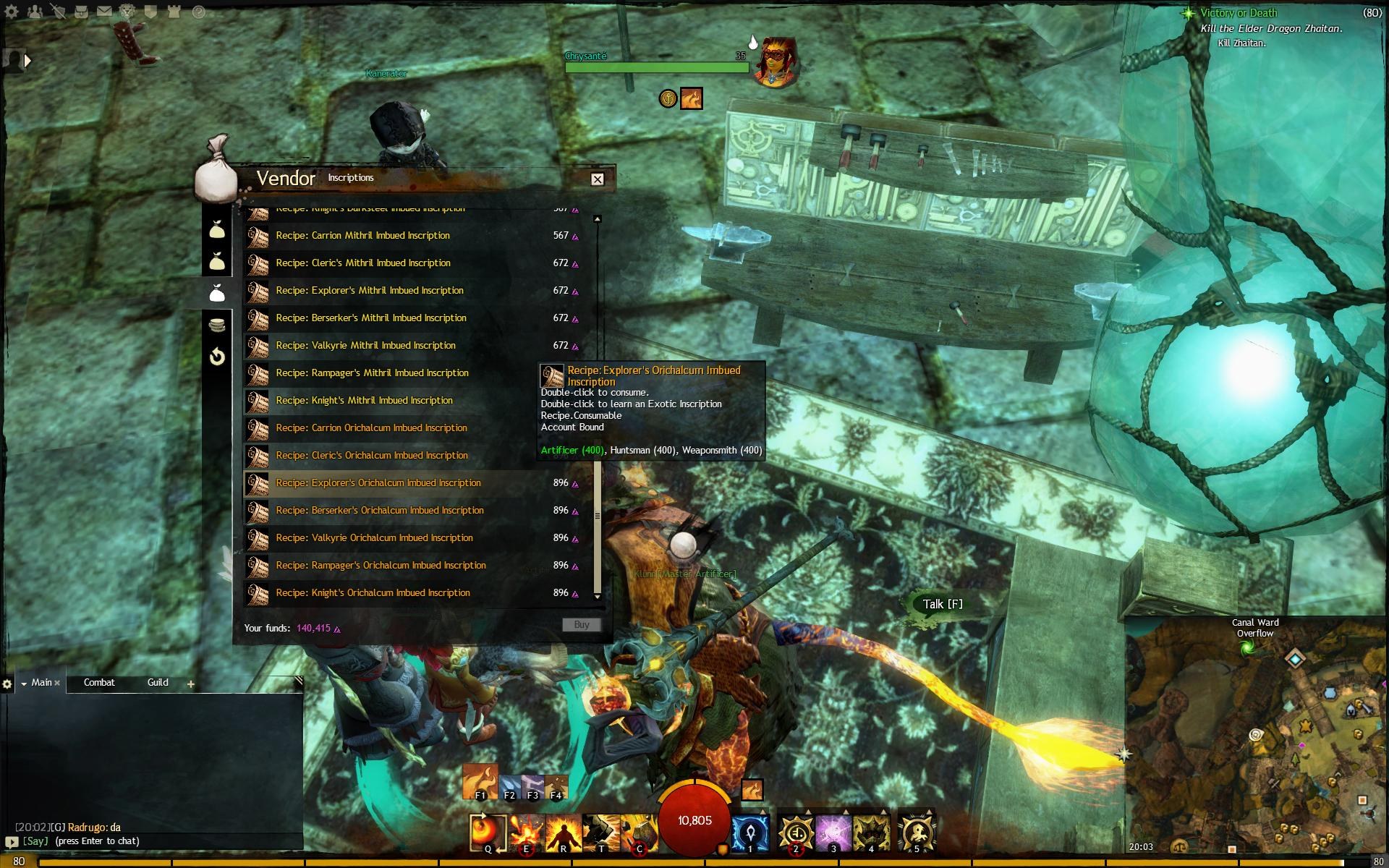Select Recipe: Knight's Orichalcum Imbued Inscription
Screen dimensions: 1389x868
373,593
